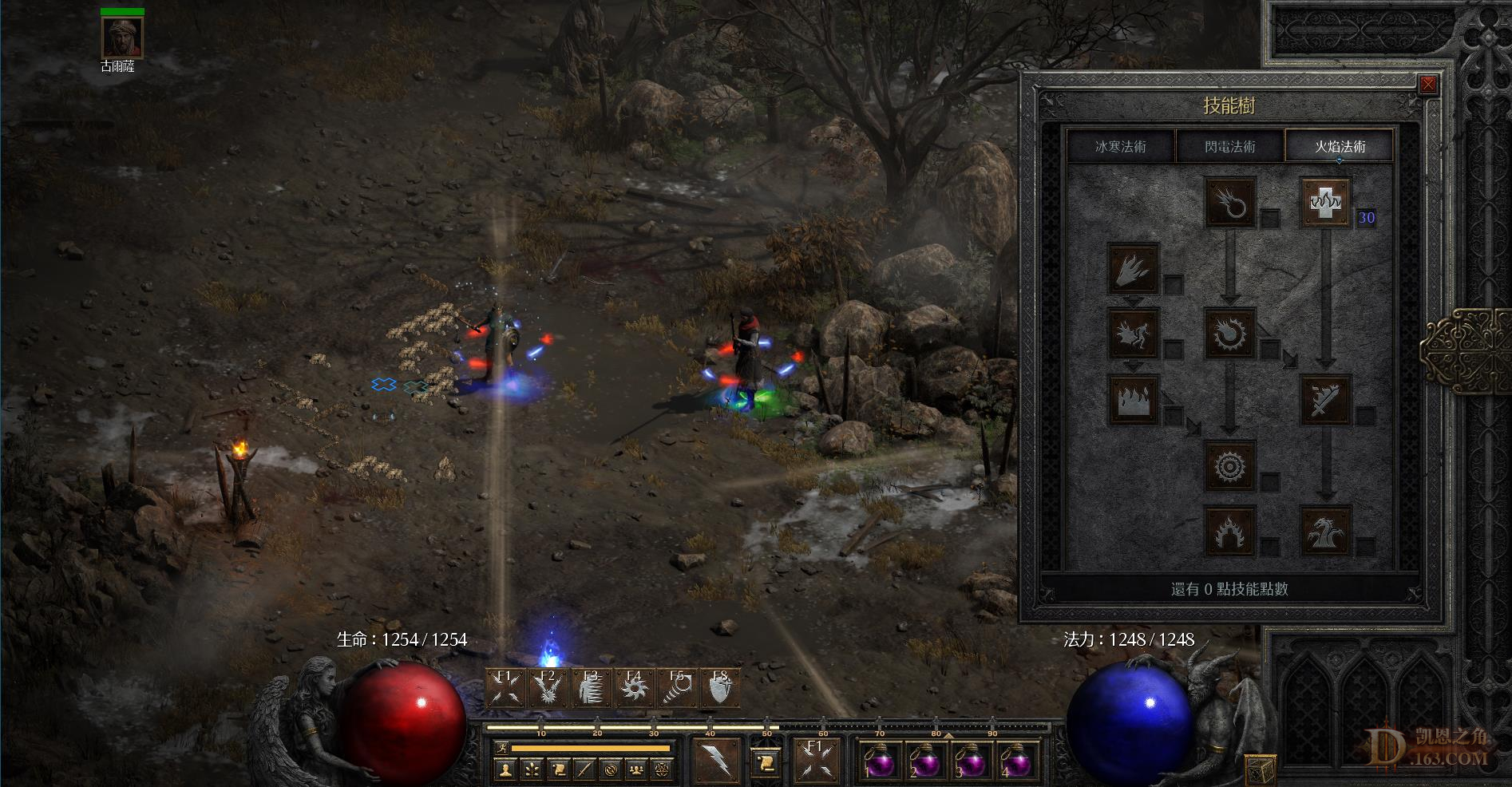Choose the Fire Bolt skill icon

coord(1230,202)
